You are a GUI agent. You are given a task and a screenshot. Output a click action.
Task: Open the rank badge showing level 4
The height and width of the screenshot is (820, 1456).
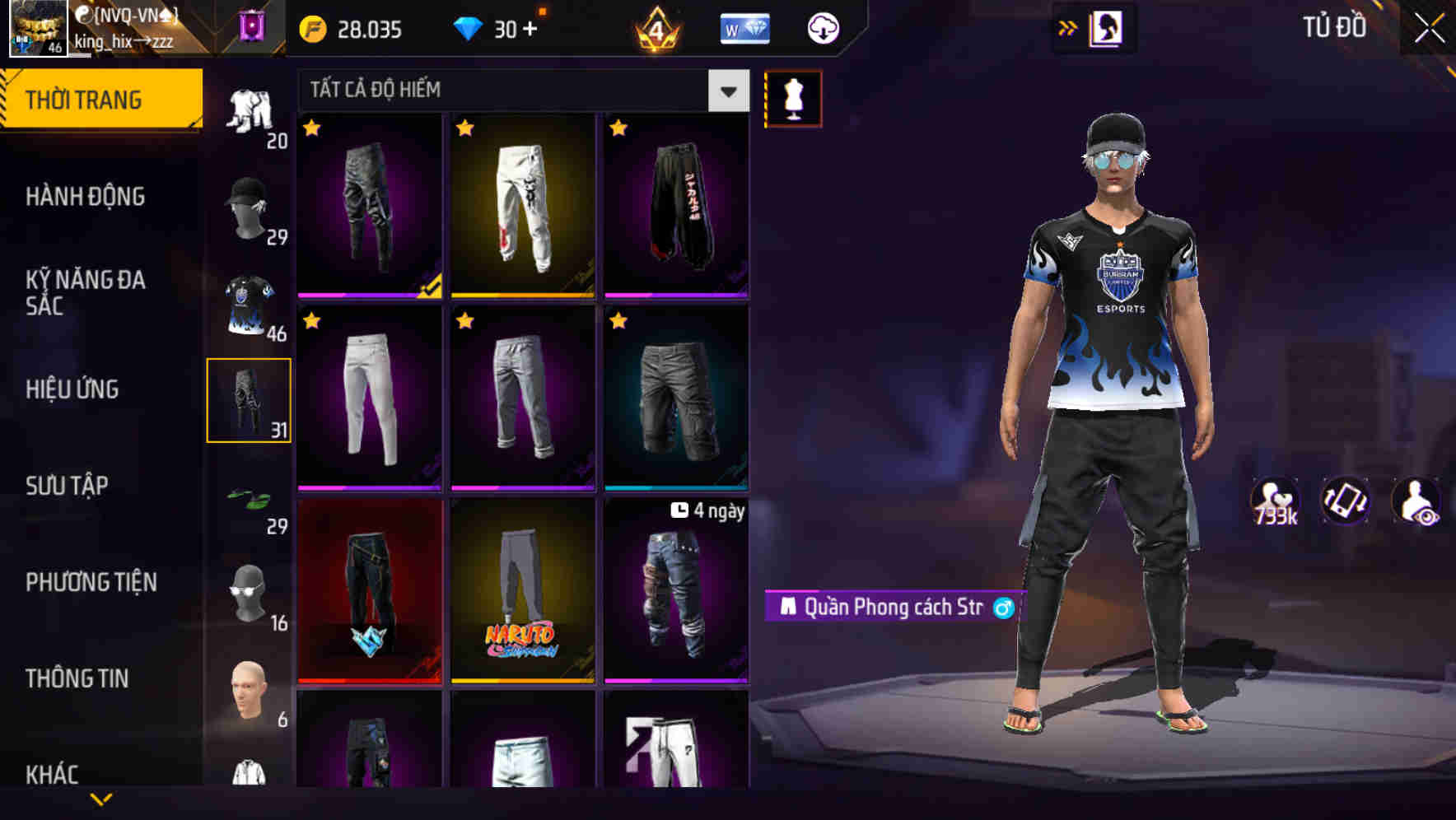(655, 29)
